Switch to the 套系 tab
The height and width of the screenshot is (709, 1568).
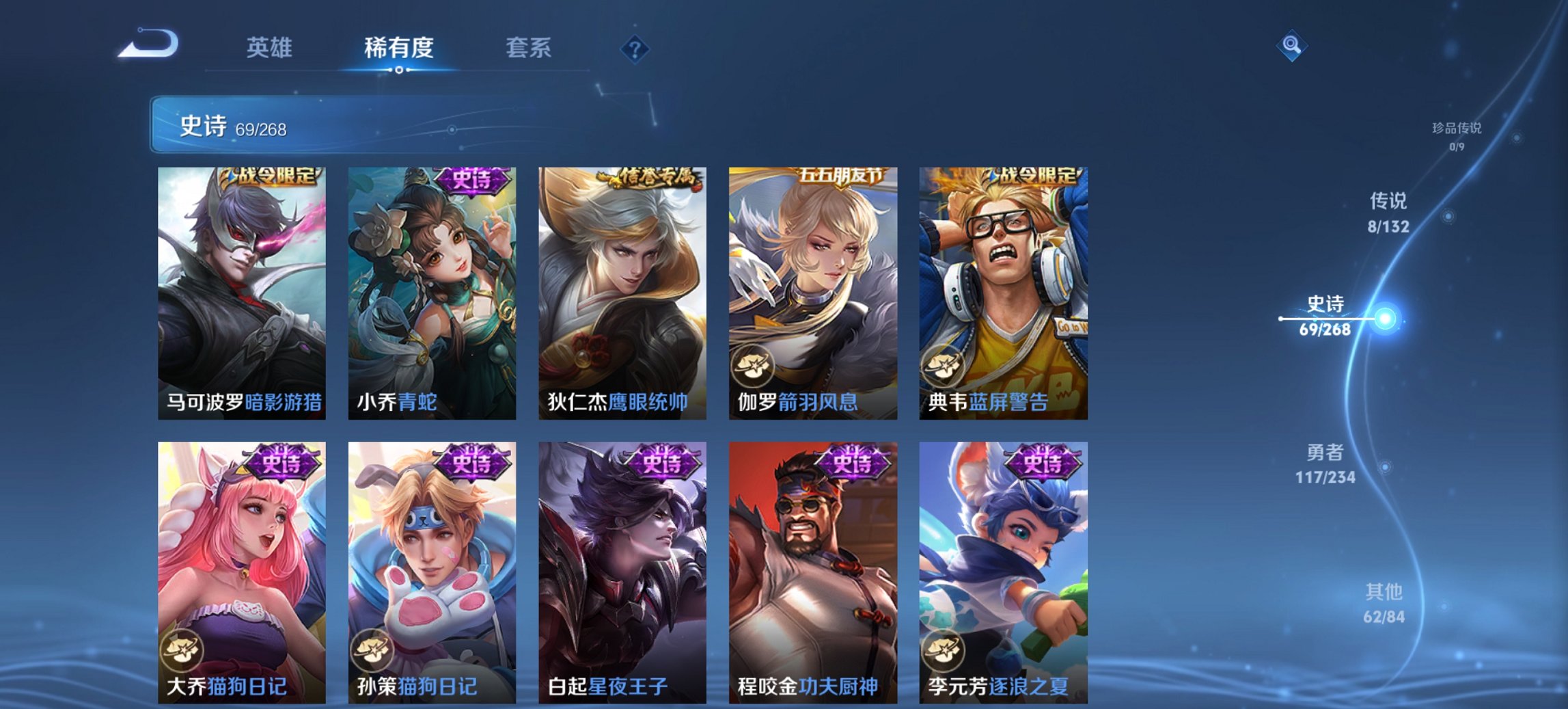[529, 48]
